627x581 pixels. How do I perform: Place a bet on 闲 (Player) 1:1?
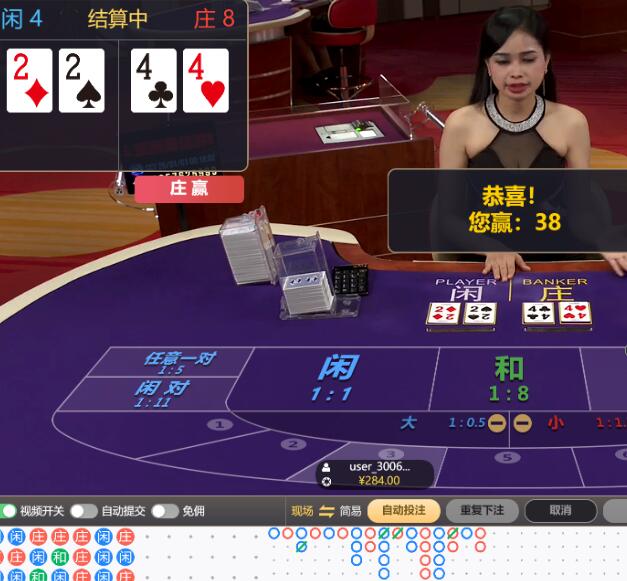[337, 377]
